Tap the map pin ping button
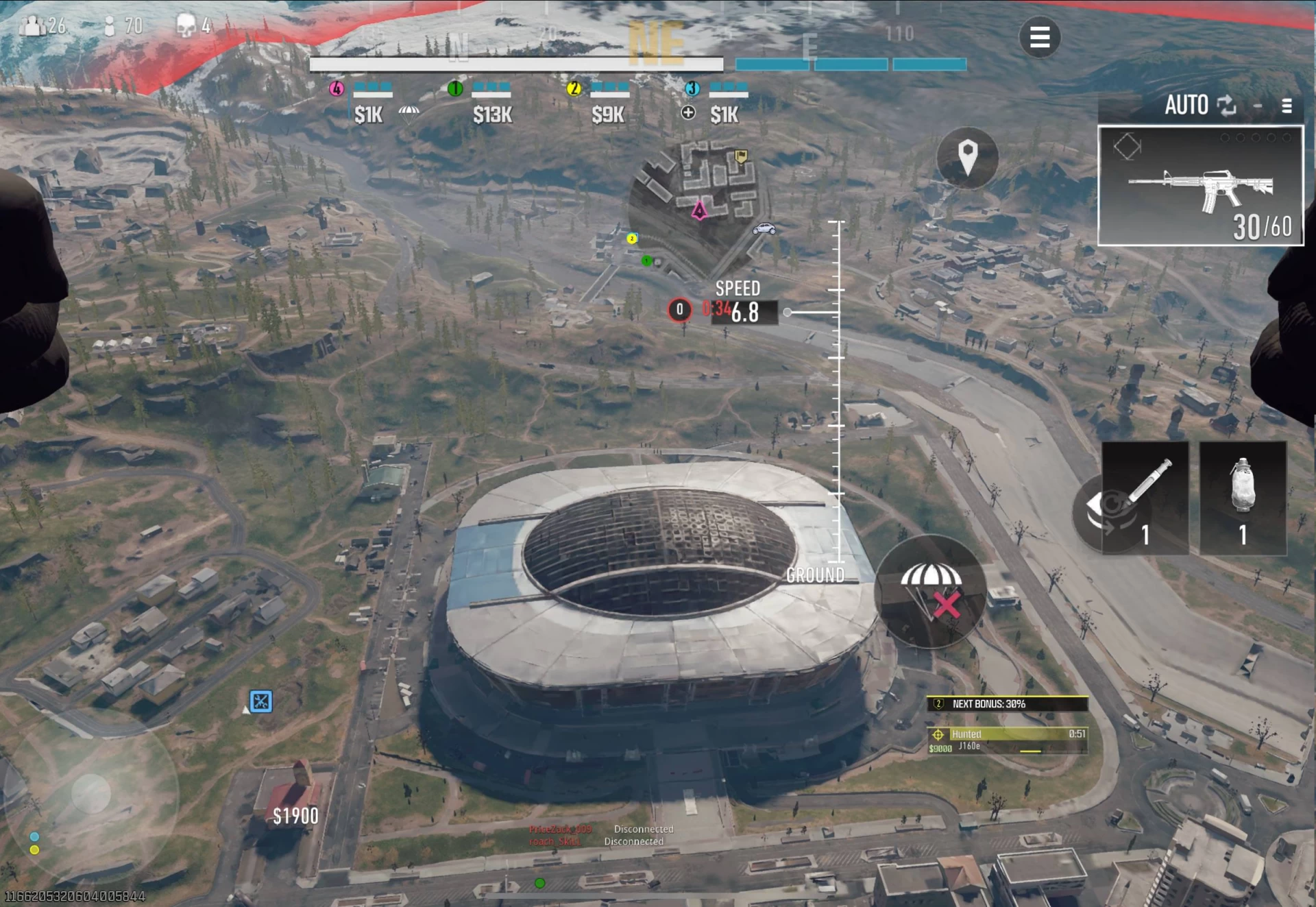1316x907 pixels. point(967,158)
